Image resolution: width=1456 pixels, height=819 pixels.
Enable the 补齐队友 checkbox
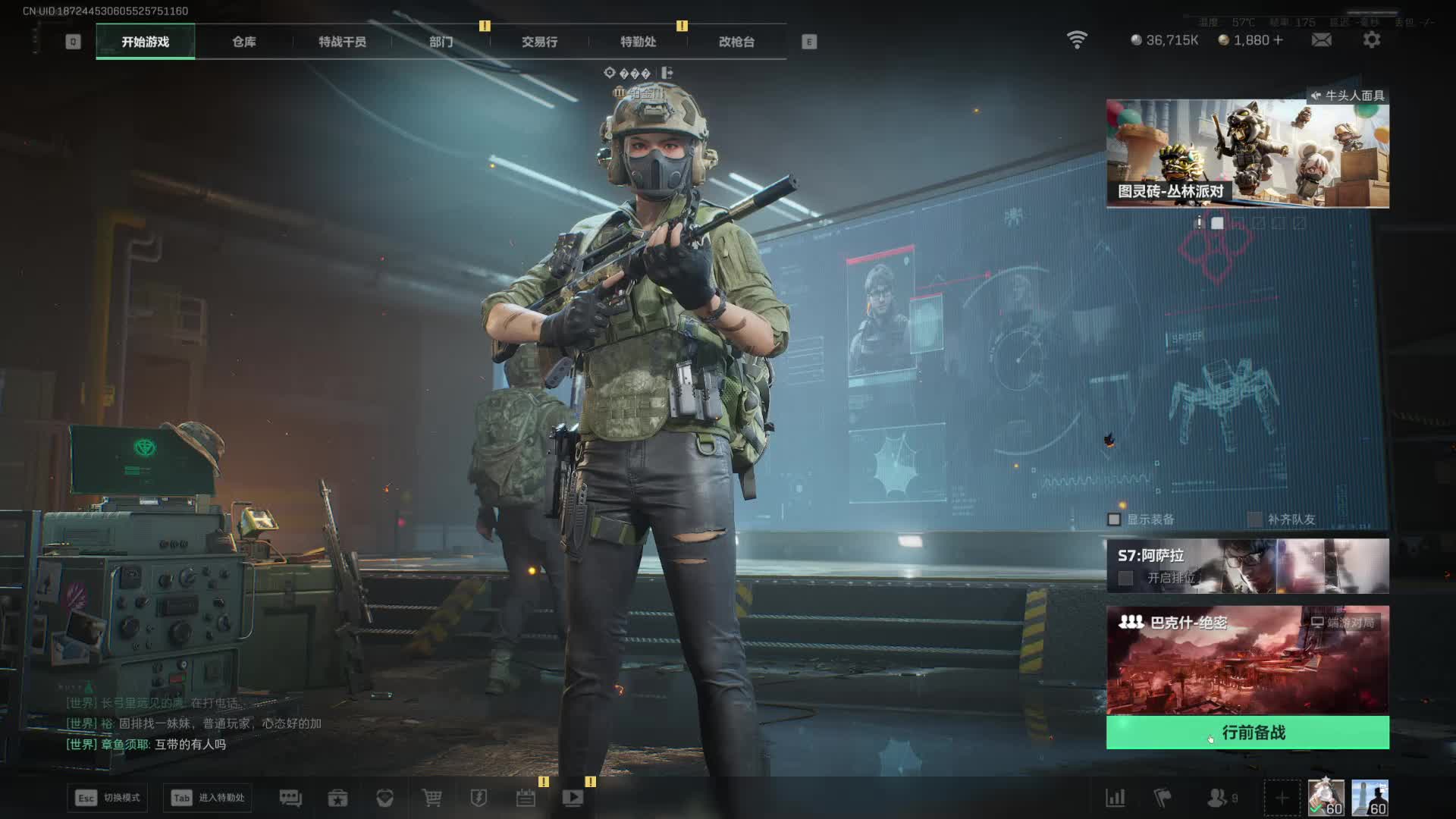pos(1255,519)
